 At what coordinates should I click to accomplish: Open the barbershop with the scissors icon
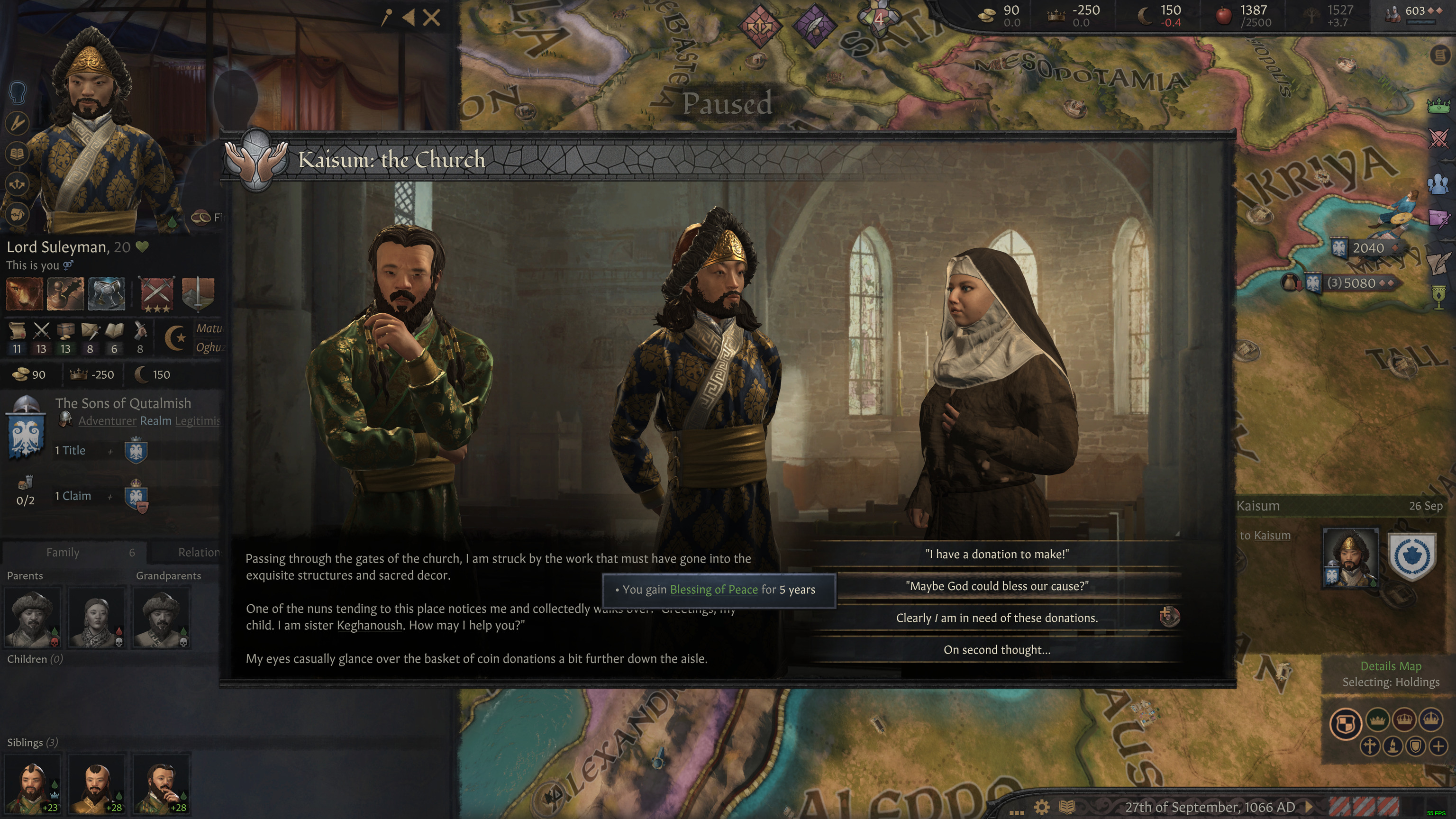coord(17,123)
